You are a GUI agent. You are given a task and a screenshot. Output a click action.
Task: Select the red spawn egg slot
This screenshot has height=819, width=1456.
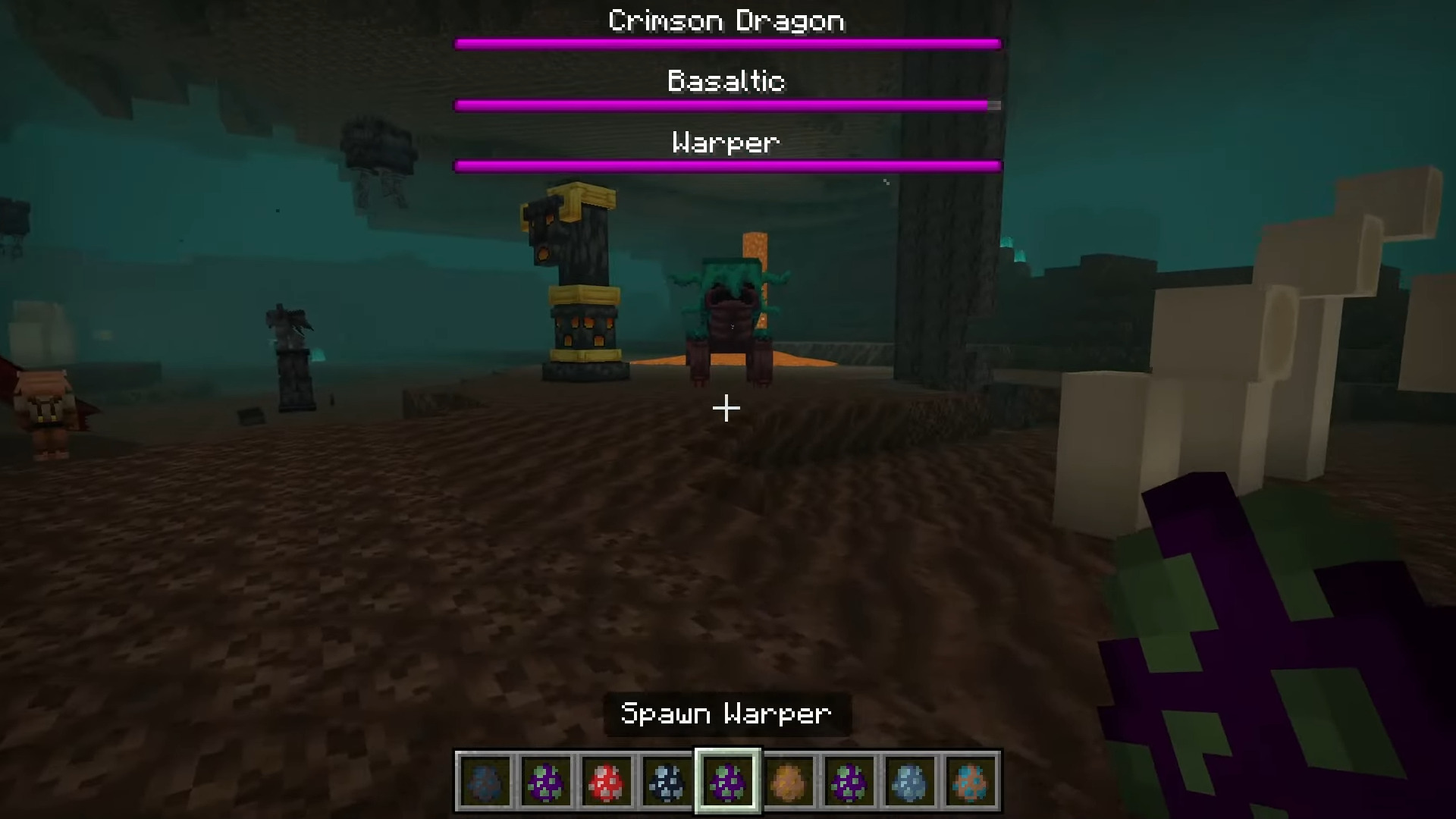tap(606, 781)
